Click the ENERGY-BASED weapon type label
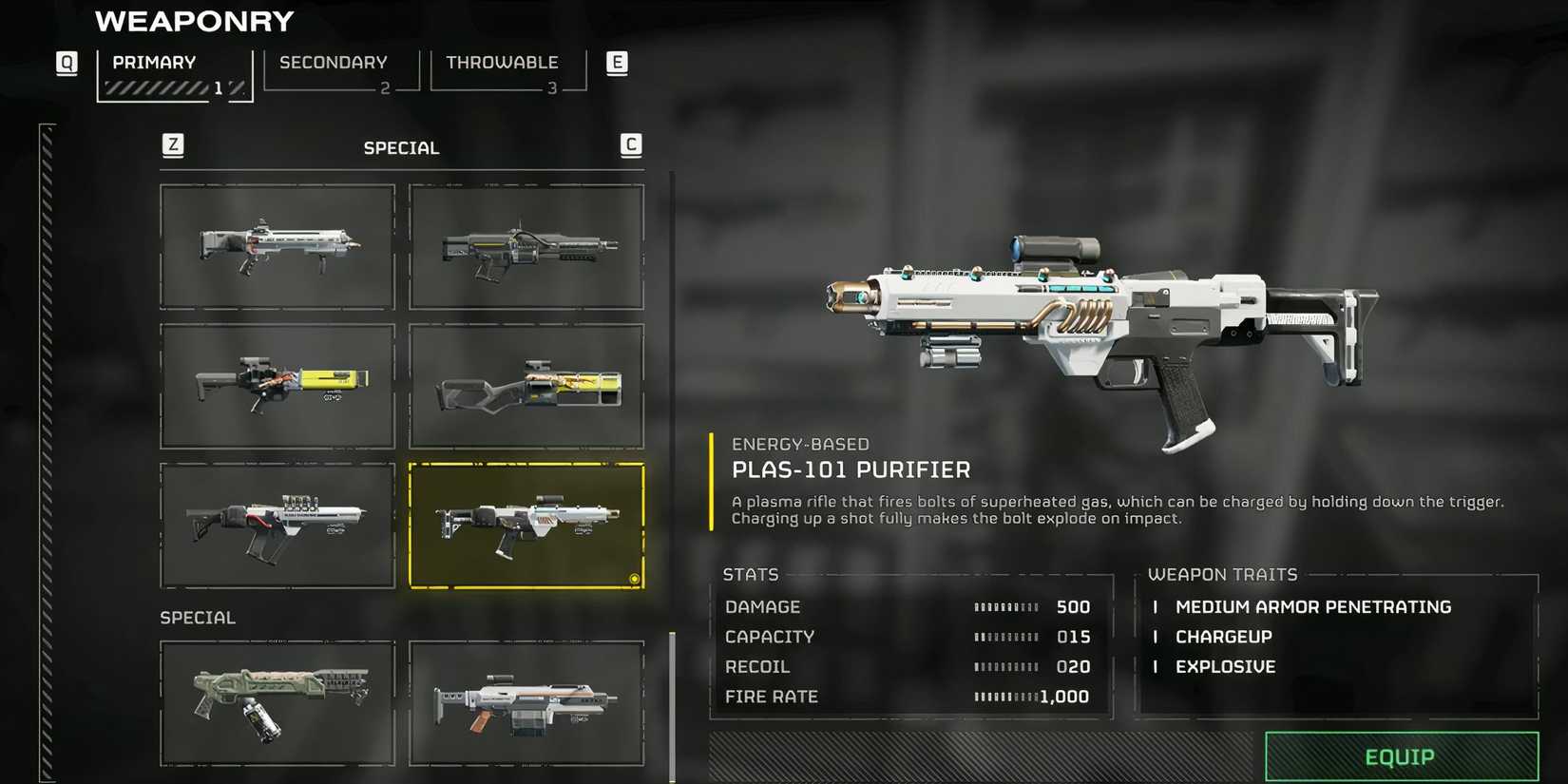 (800, 444)
